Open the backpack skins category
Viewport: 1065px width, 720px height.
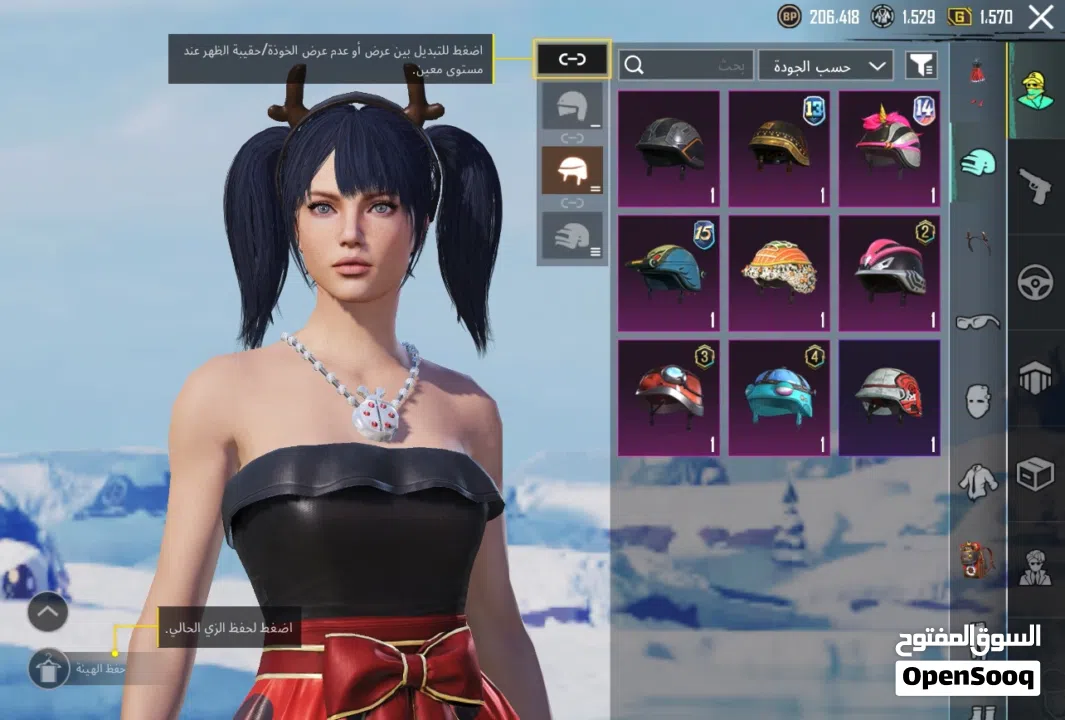(x=977, y=559)
